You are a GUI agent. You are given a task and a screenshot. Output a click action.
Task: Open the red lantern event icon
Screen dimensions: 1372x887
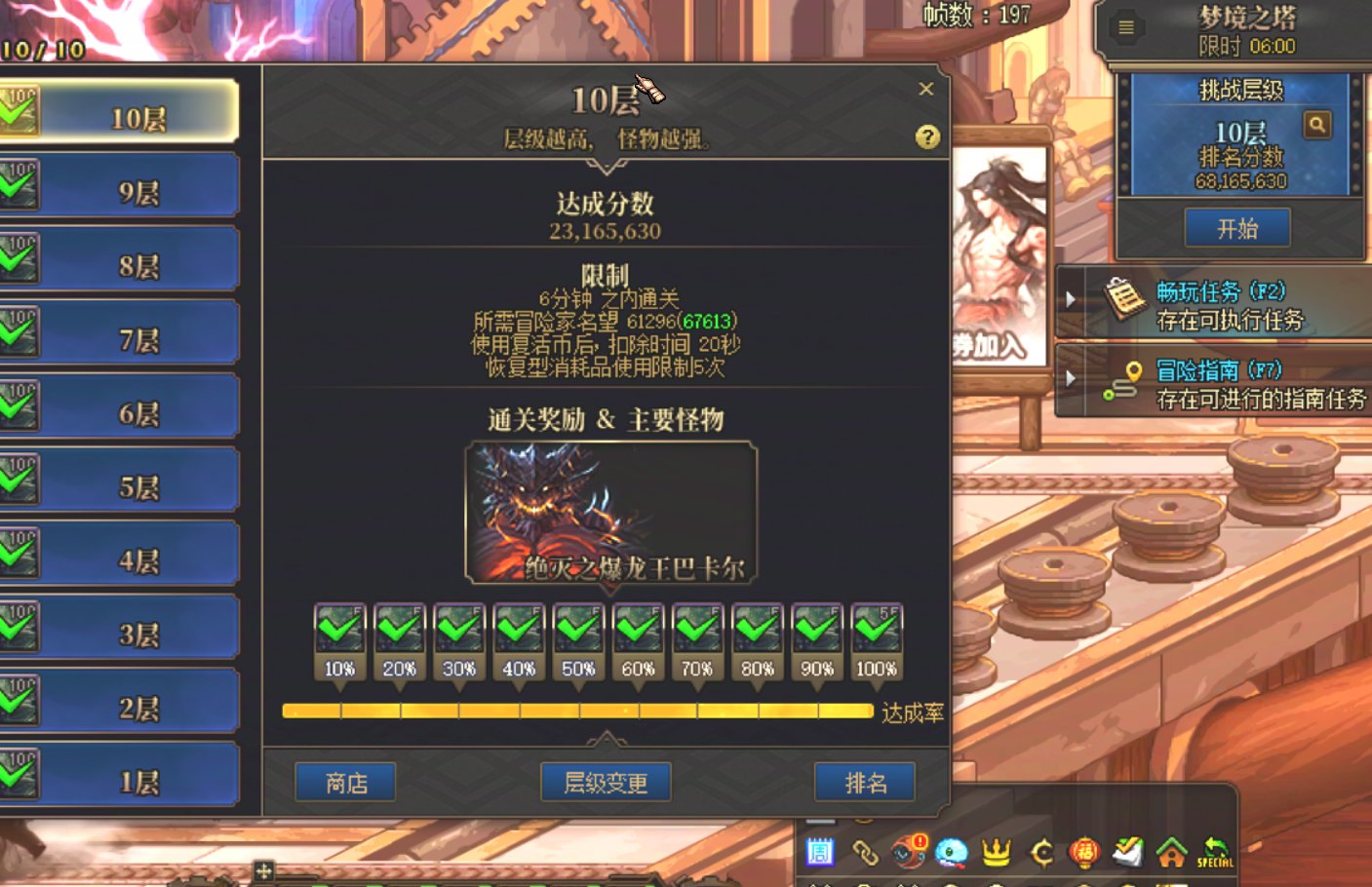click(x=1085, y=851)
